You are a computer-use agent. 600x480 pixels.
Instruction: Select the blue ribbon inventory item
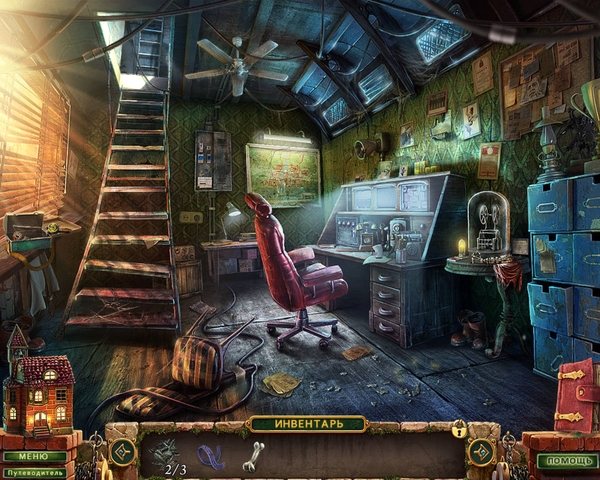click(x=212, y=457)
